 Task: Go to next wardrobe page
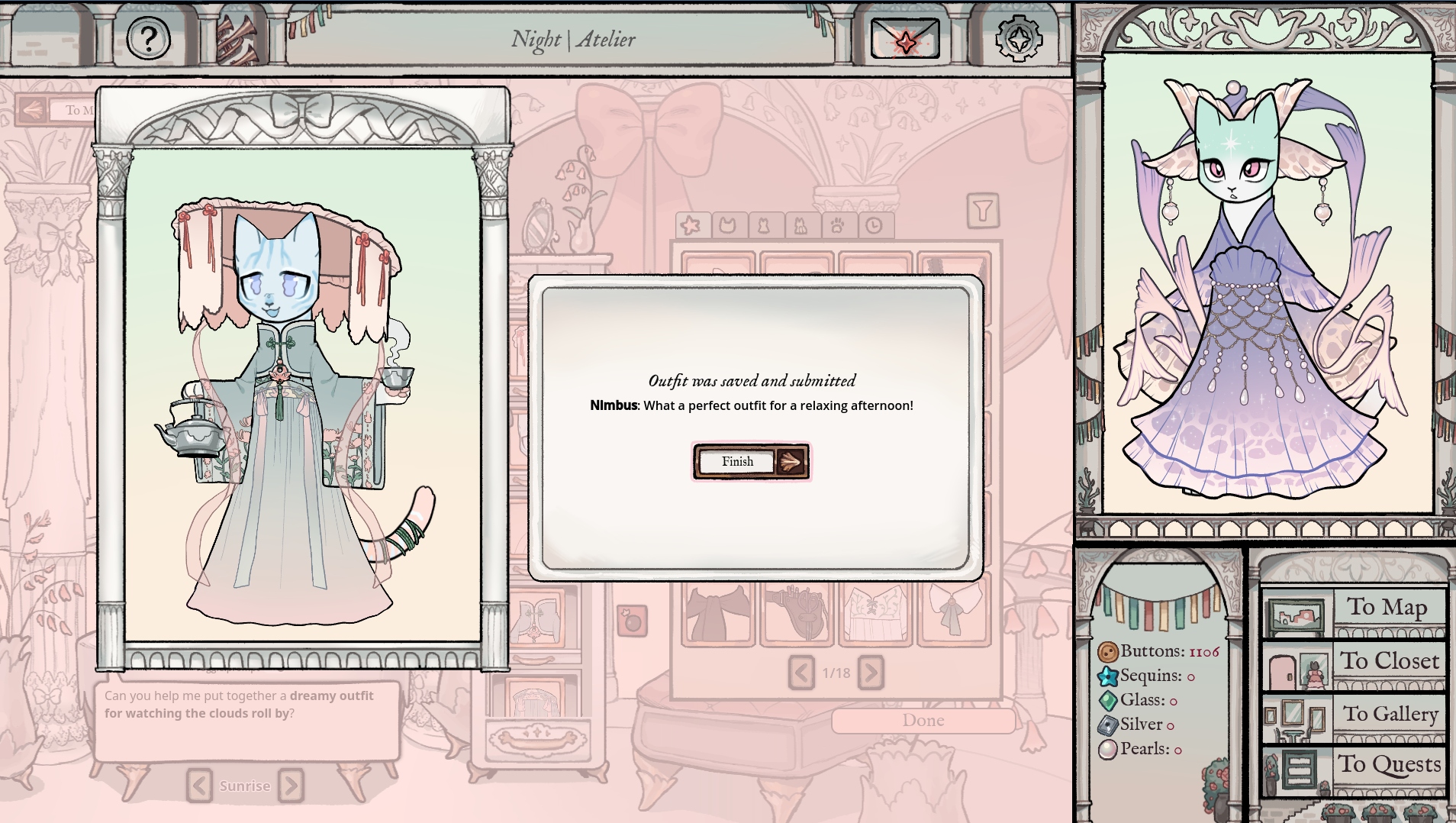pyautogui.click(x=871, y=673)
